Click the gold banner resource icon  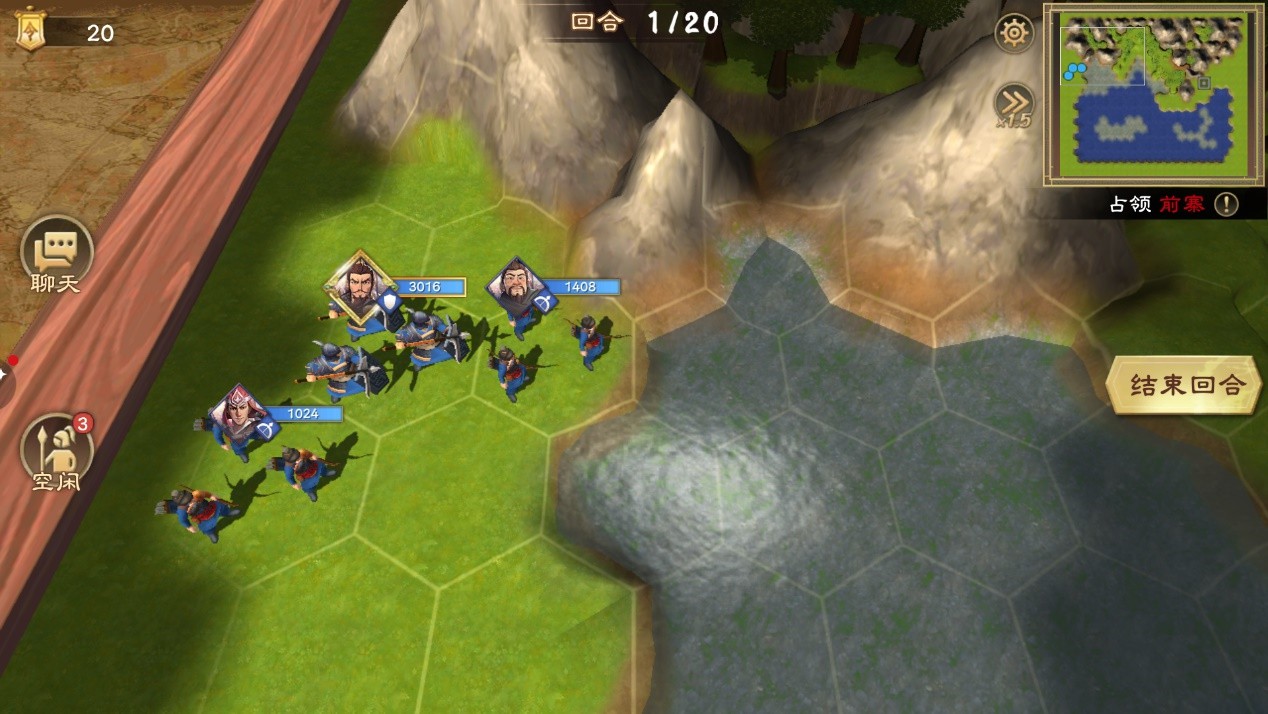(30, 29)
